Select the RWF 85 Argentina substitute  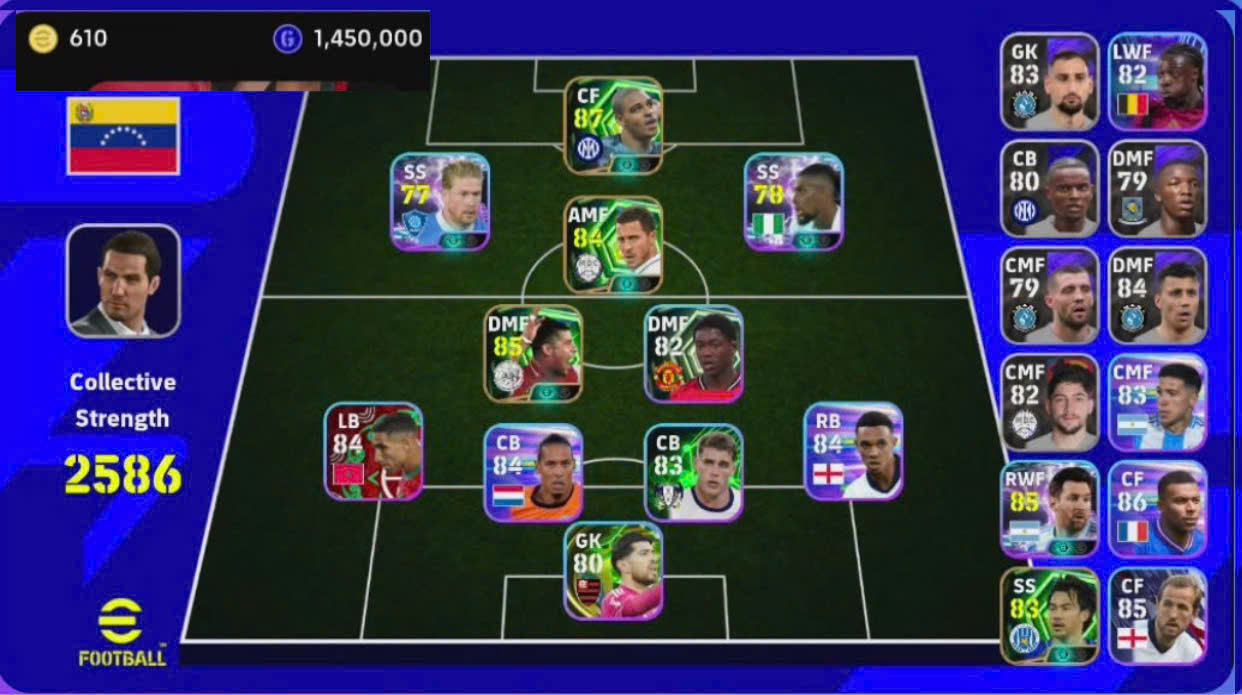tap(1050, 509)
